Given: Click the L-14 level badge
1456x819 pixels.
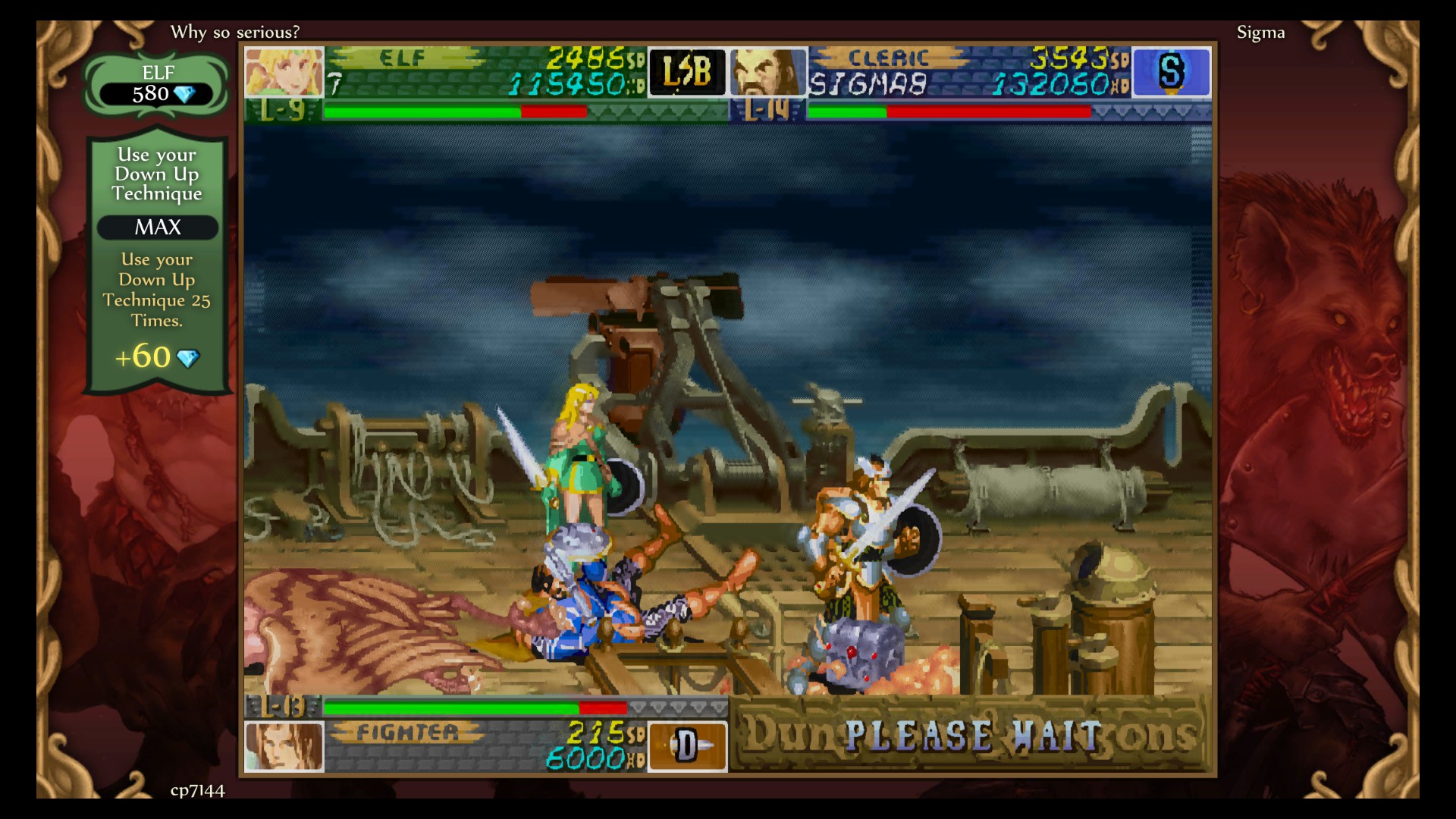Looking at the screenshot, I should click(768, 111).
